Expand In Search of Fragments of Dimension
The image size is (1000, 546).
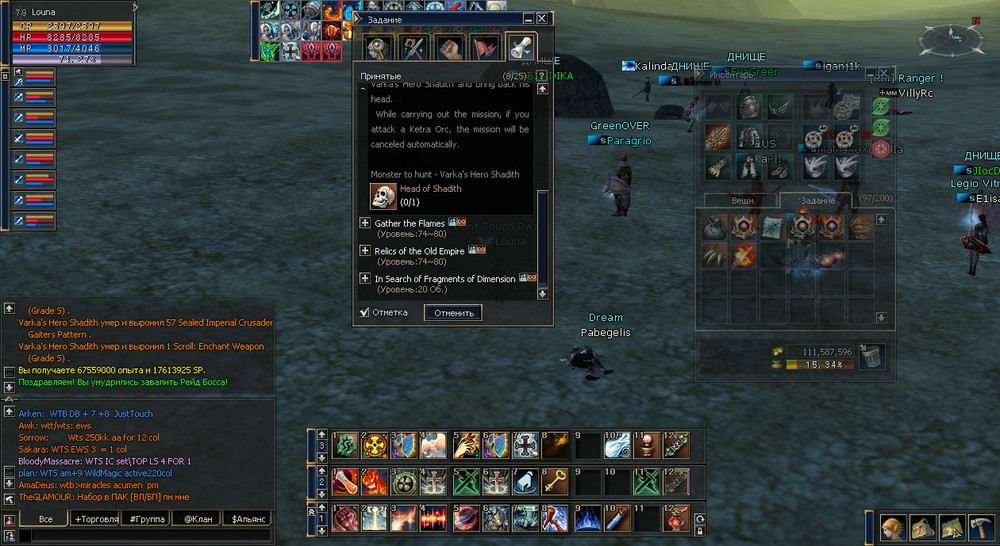click(365, 278)
